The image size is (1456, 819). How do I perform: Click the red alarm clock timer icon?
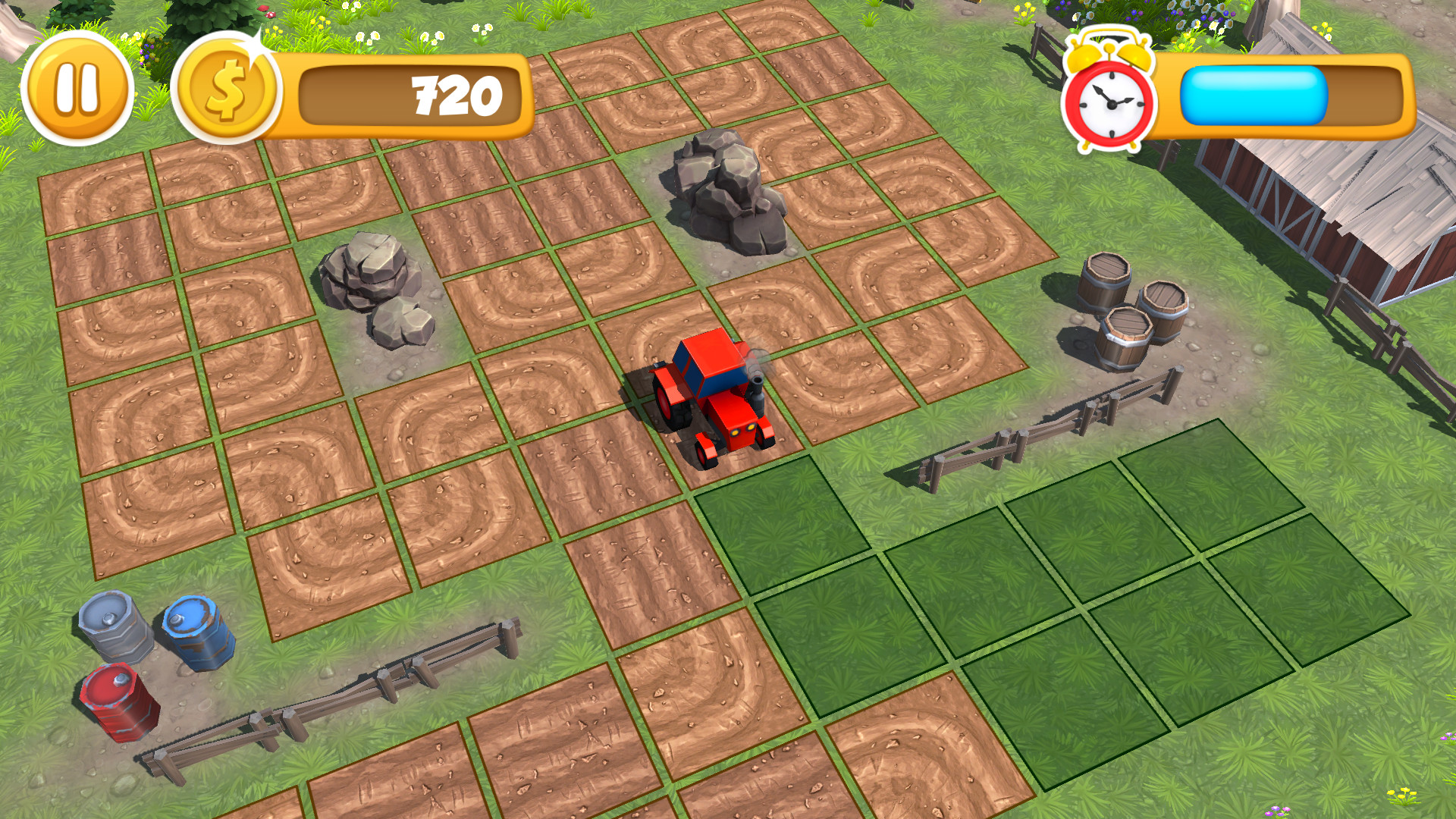point(1109,99)
